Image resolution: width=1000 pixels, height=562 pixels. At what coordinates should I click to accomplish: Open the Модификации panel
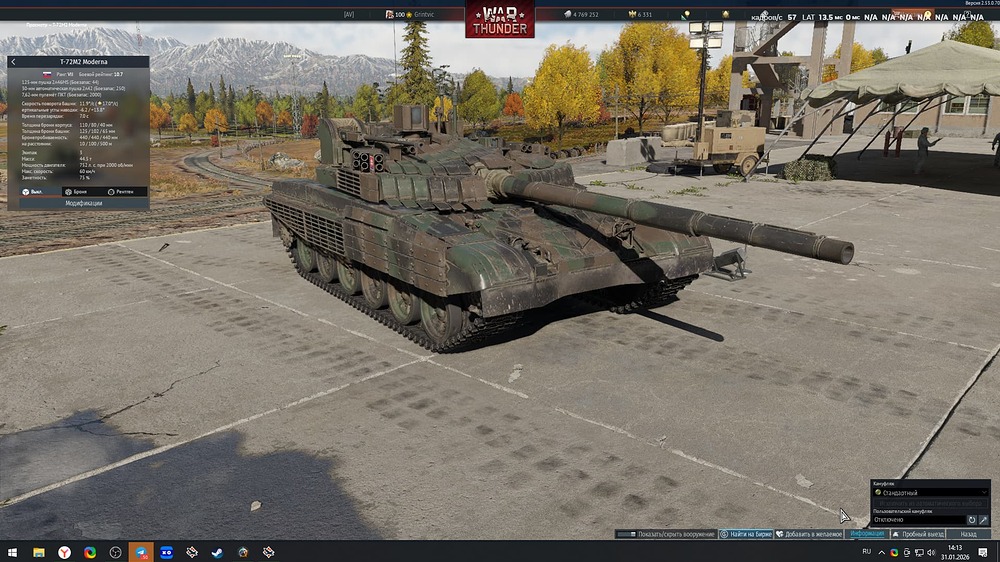coord(84,203)
